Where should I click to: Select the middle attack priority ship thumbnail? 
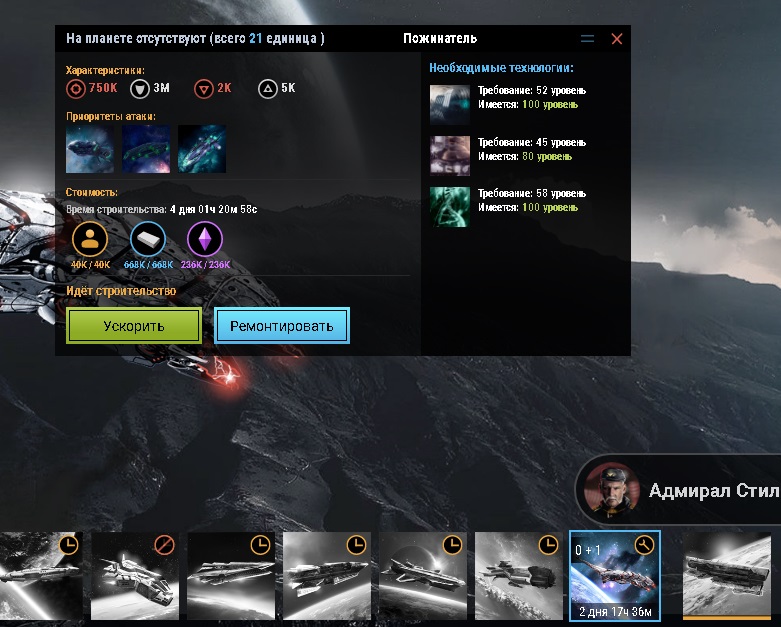coord(146,149)
